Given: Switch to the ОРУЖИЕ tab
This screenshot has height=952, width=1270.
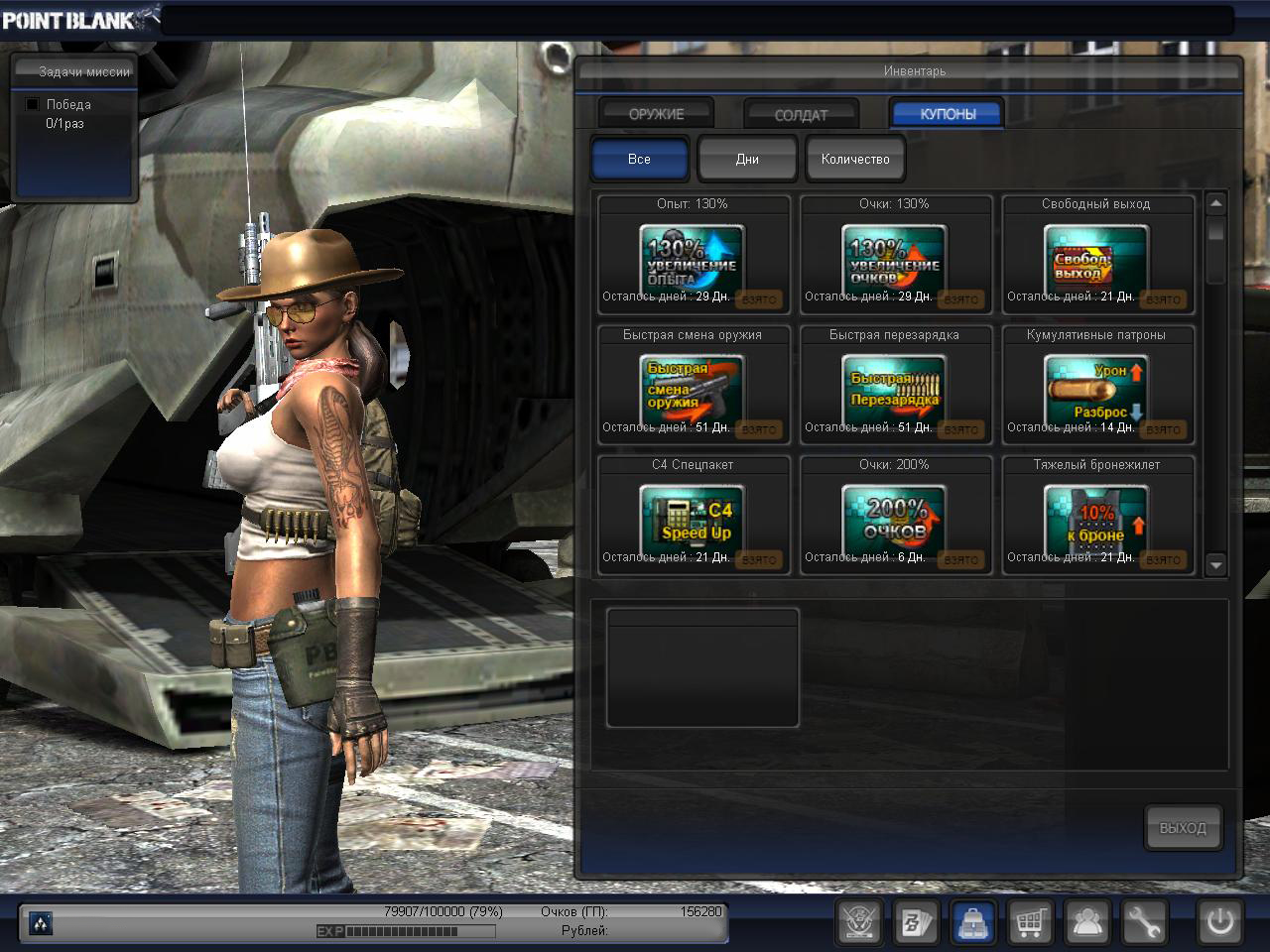Looking at the screenshot, I should click(x=656, y=114).
